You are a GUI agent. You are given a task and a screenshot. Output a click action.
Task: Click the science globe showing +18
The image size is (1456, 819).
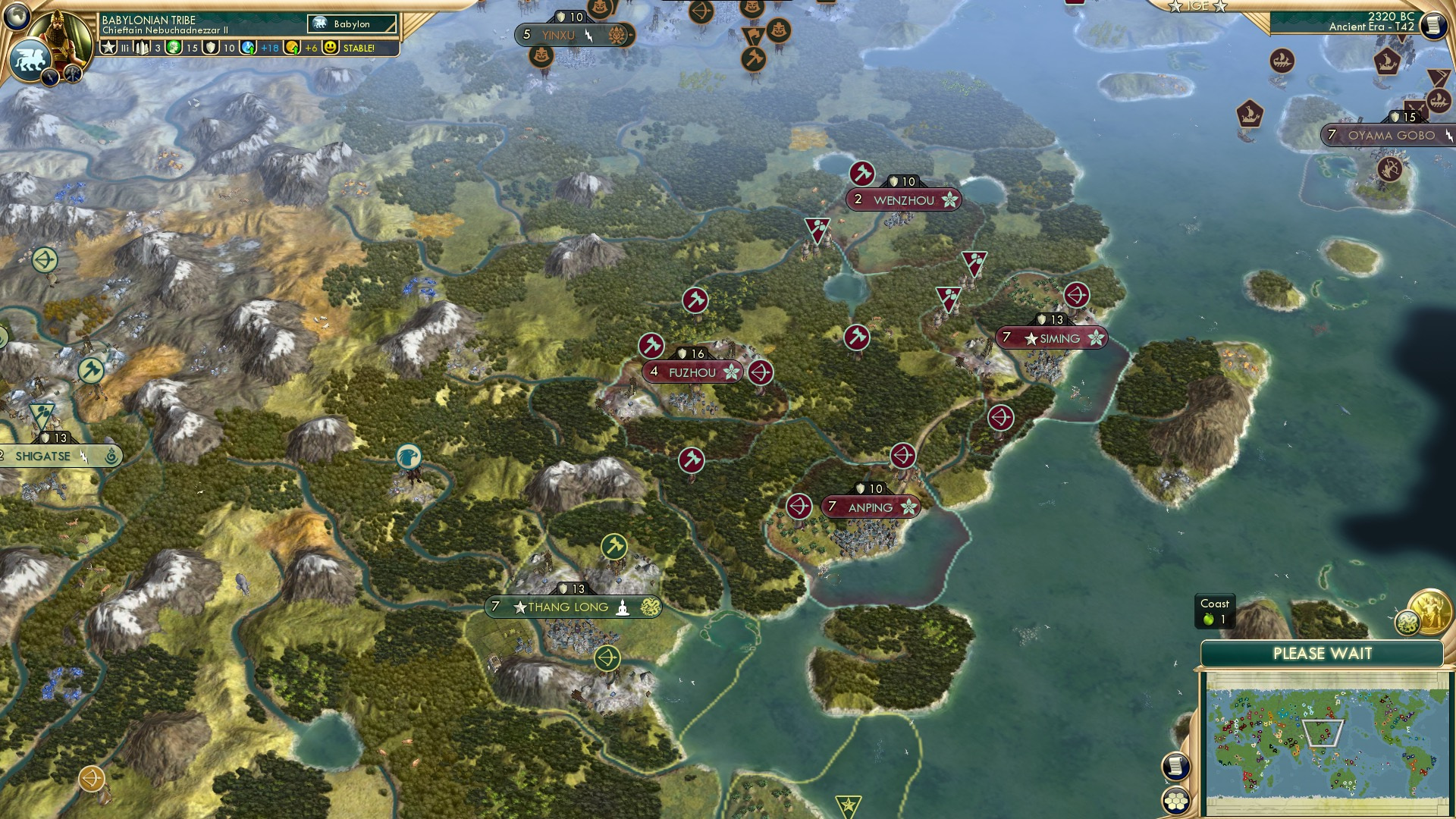pos(249,47)
